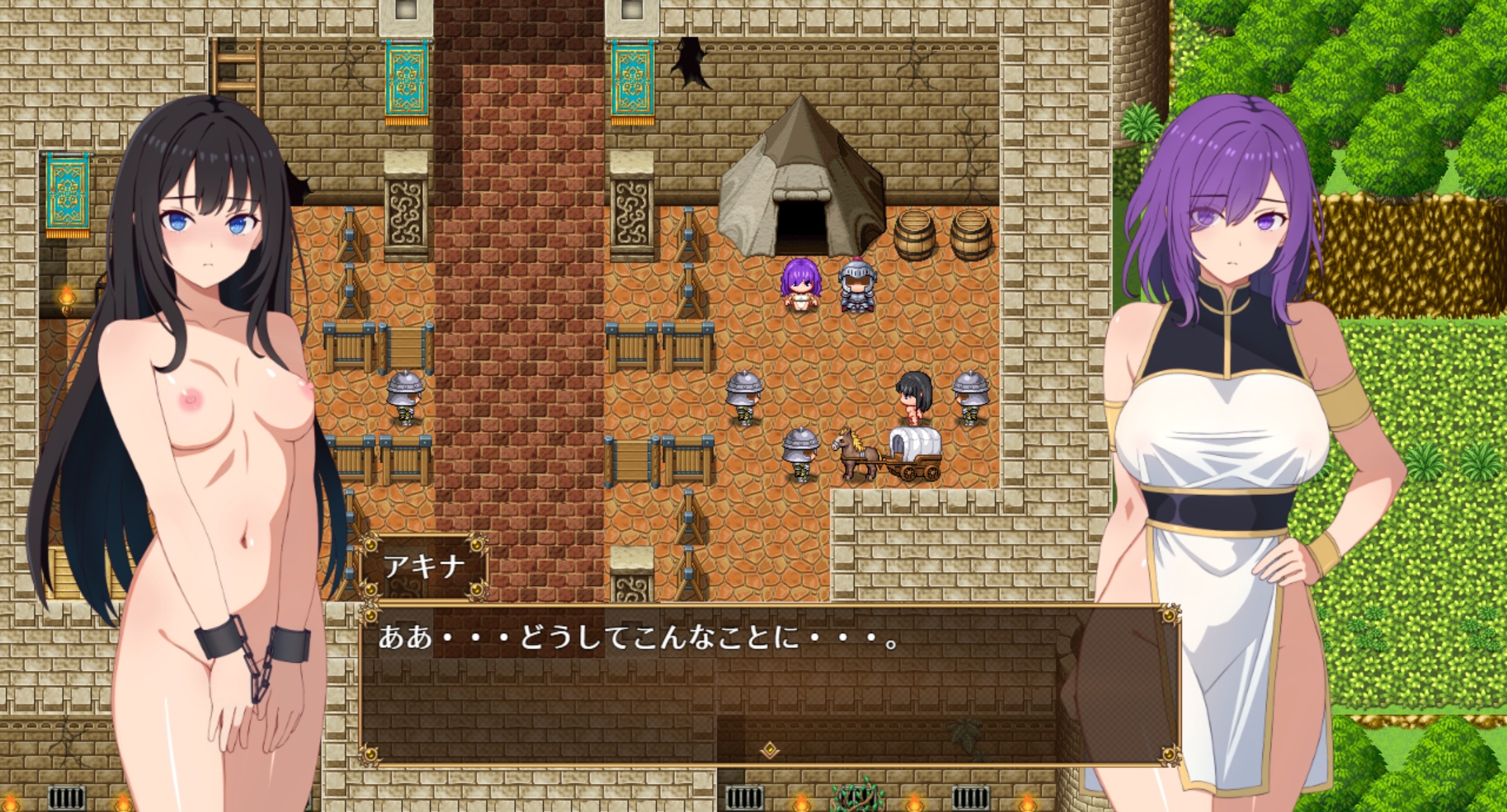Advance the dialogue message box text
Screen dimensions: 1507x812
point(769,683)
